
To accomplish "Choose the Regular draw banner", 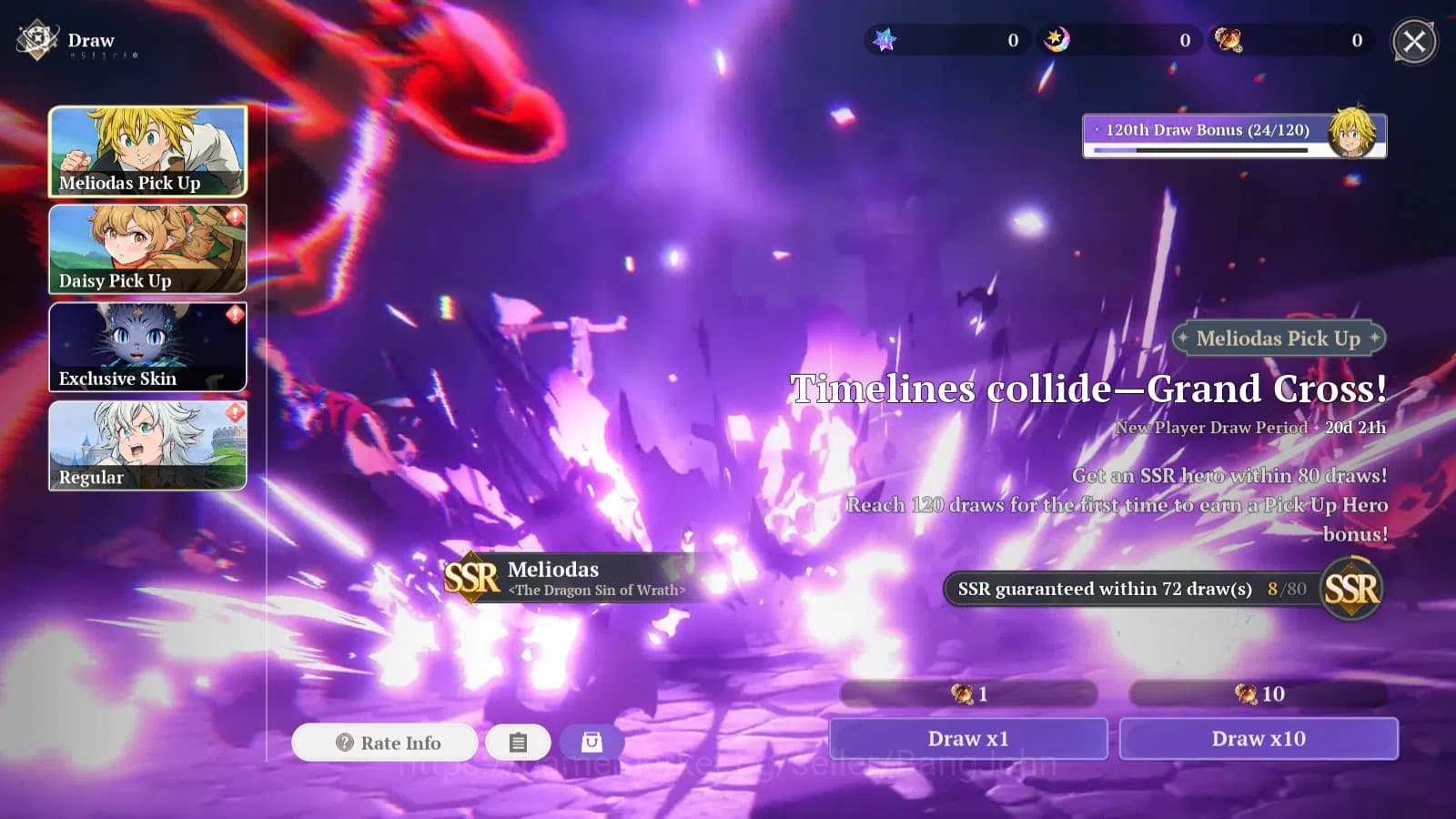I will (147, 446).
